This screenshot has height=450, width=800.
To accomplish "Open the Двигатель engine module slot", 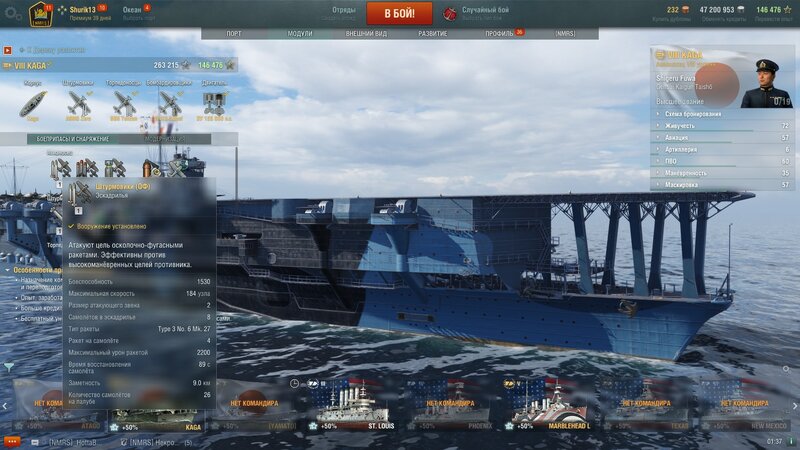I will click(214, 102).
